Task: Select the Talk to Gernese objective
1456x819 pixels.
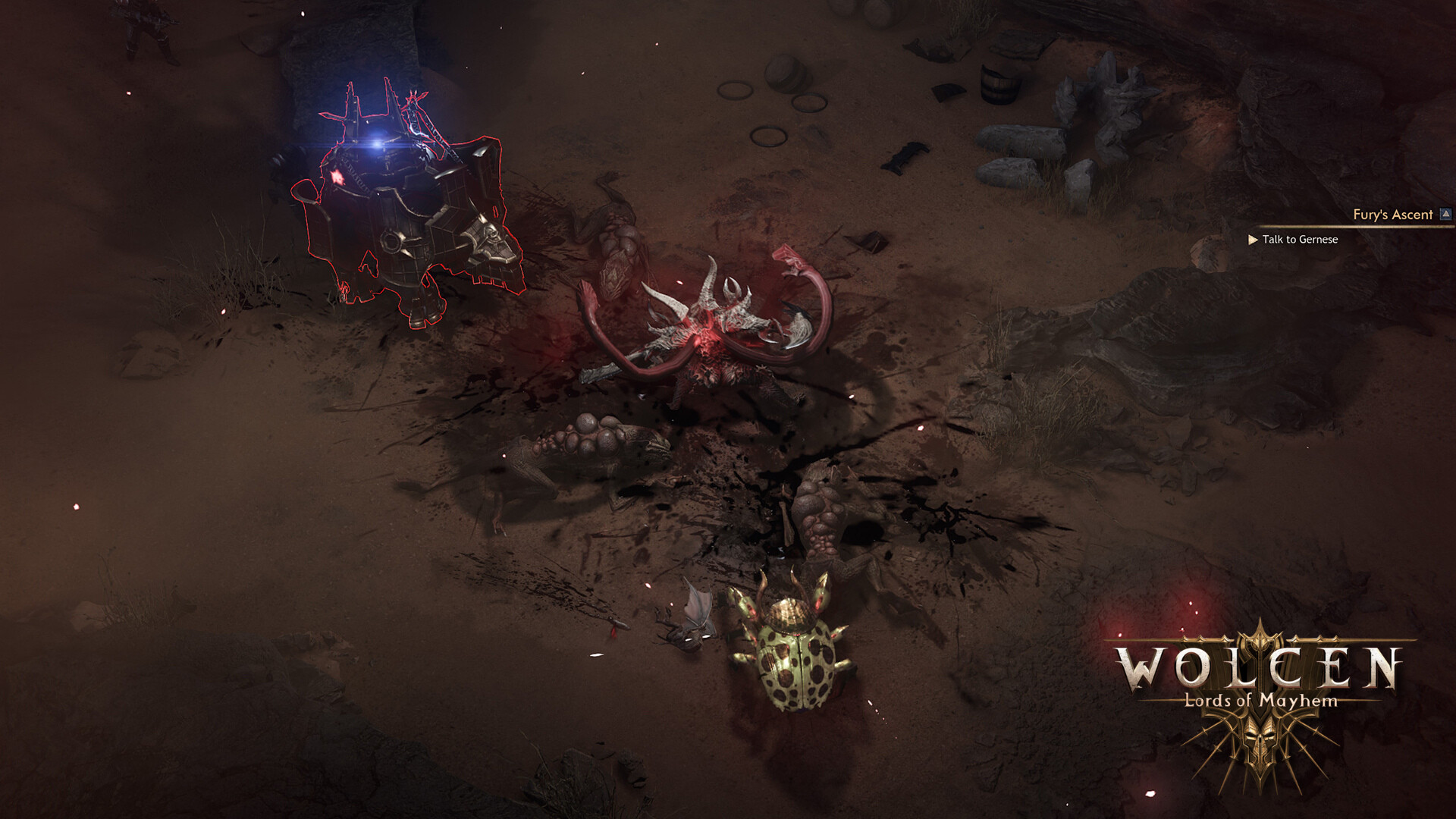Action: click(x=1299, y=240)
